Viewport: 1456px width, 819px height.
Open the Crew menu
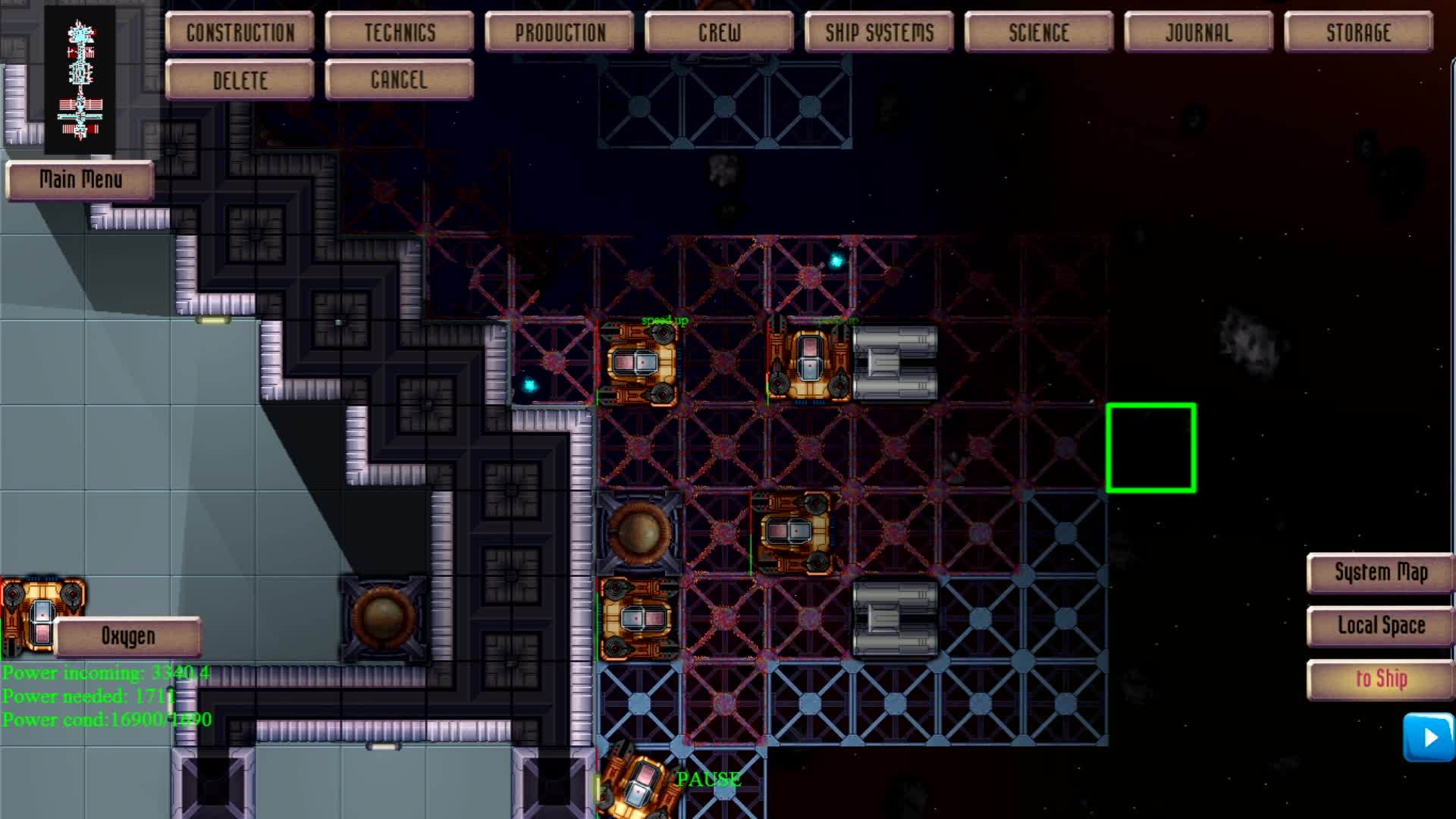(x=719, y=32)
